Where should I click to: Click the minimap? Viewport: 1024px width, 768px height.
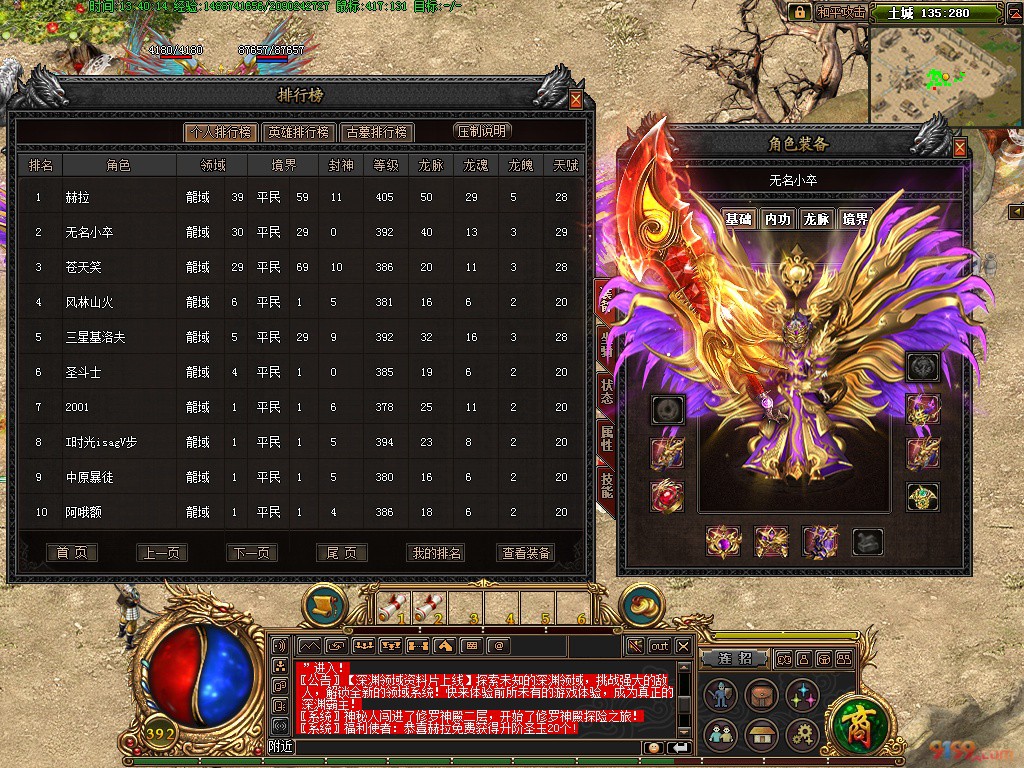[944, 75]
